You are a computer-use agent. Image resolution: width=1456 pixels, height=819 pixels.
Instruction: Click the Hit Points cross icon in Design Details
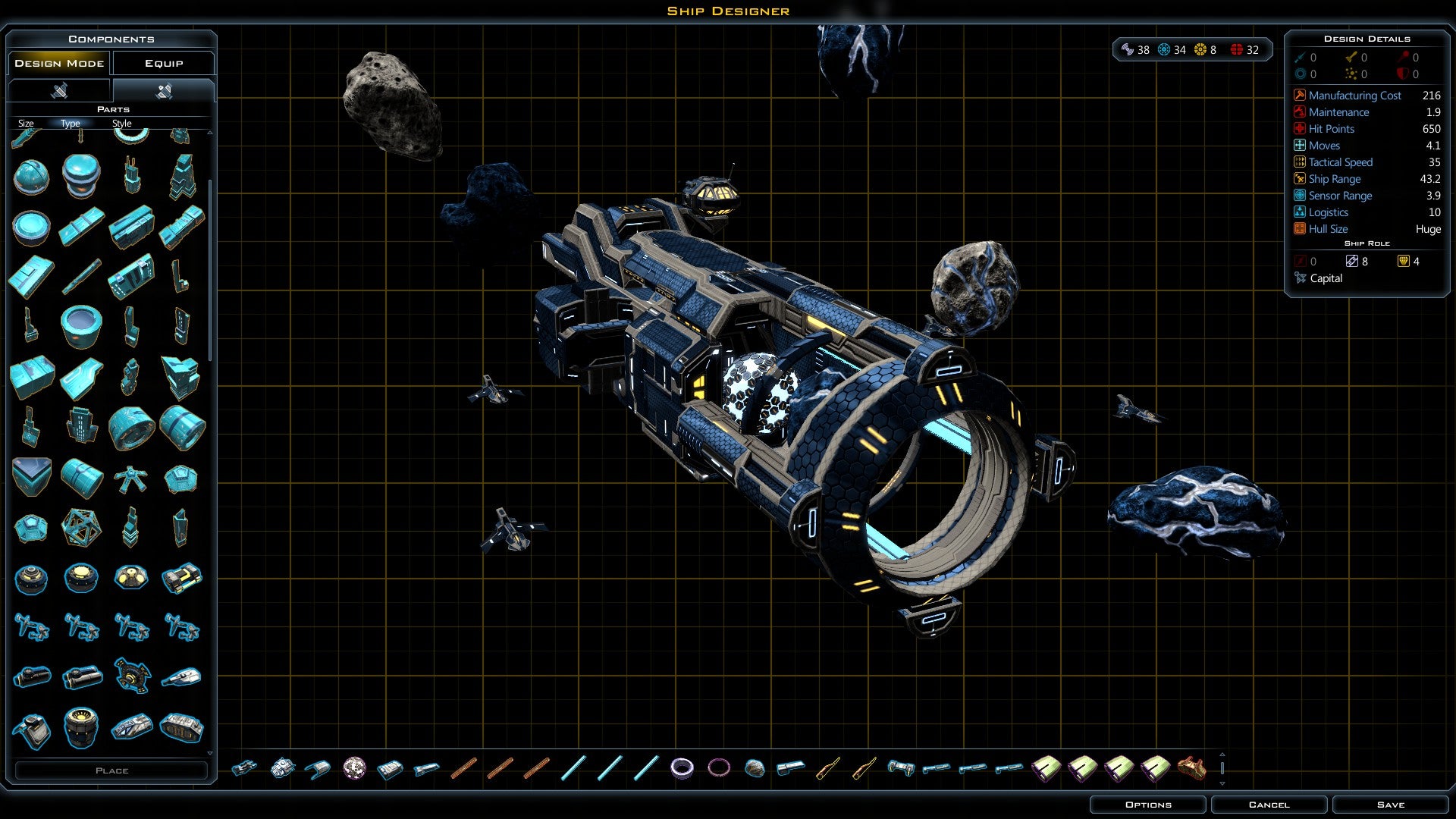tap(1299, 129)
